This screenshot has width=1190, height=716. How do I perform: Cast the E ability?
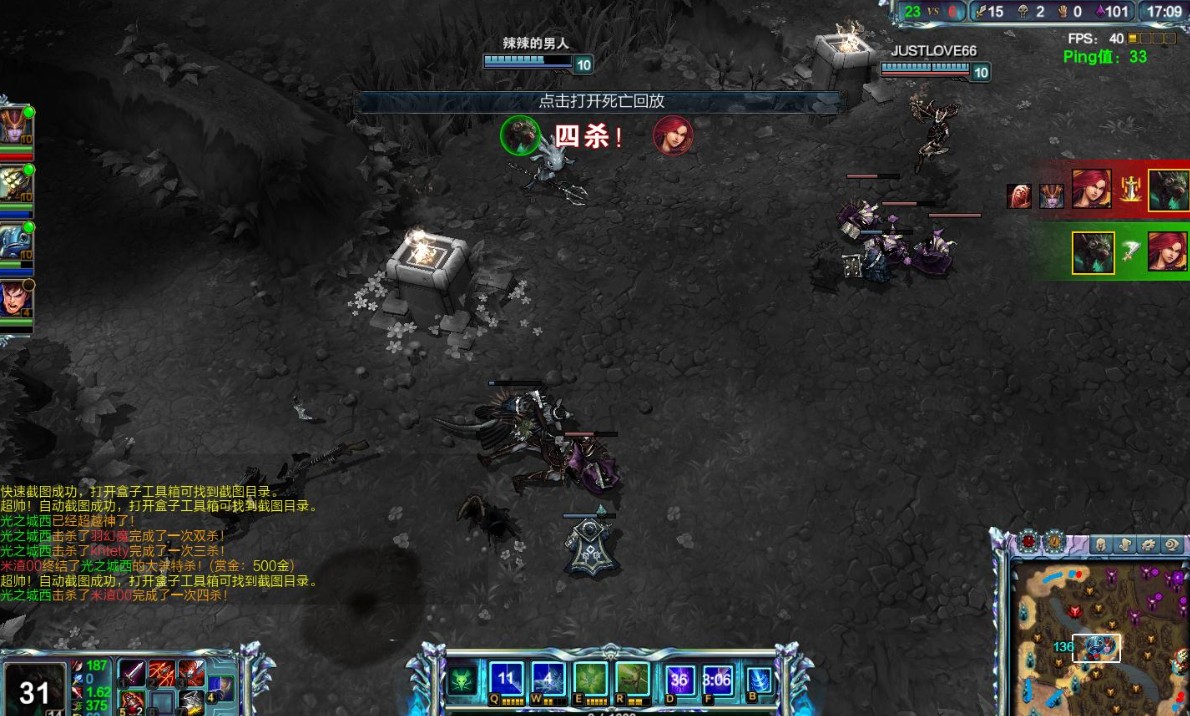pos(591,679)
